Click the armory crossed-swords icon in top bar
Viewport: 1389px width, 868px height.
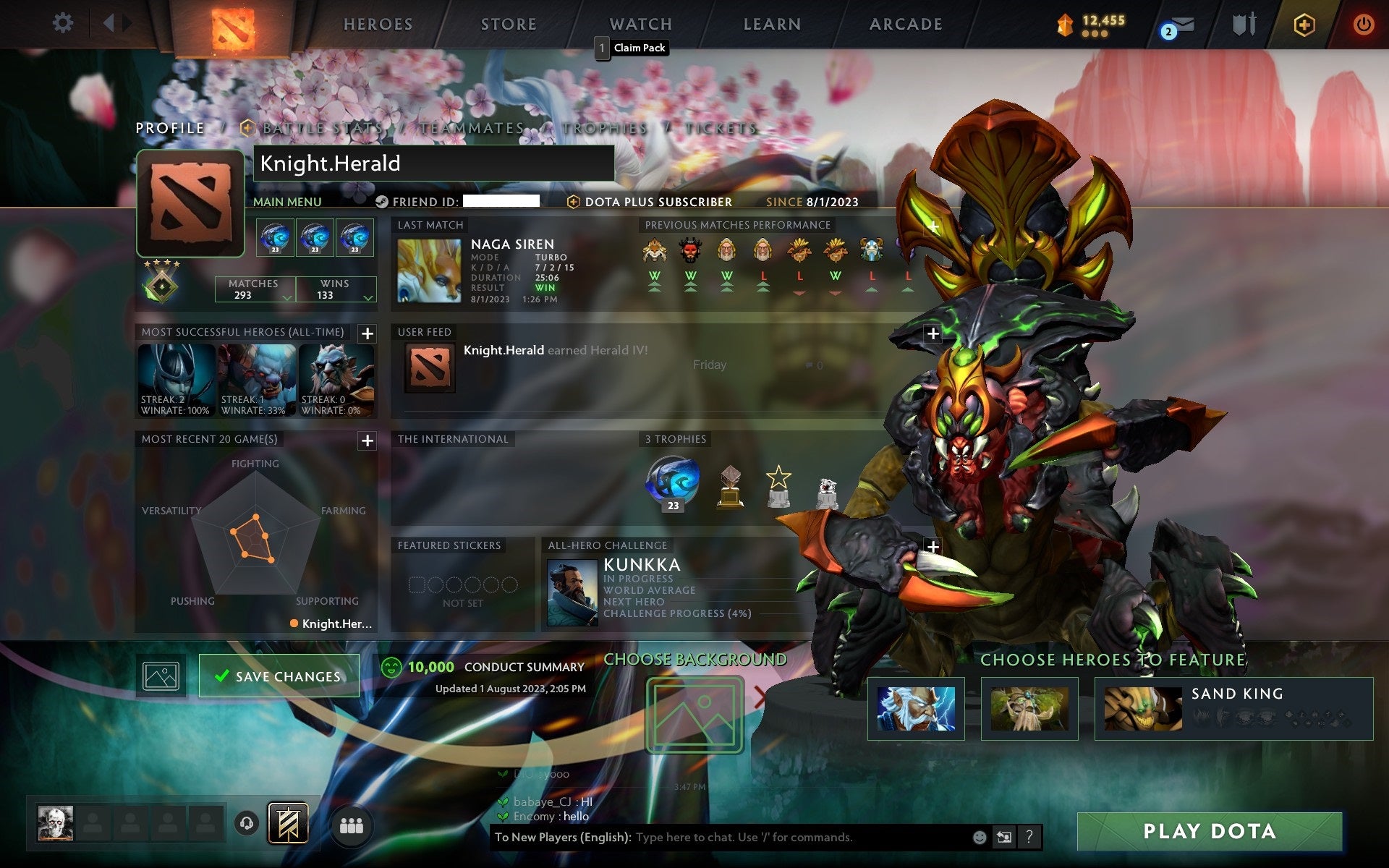point(1242,23)
